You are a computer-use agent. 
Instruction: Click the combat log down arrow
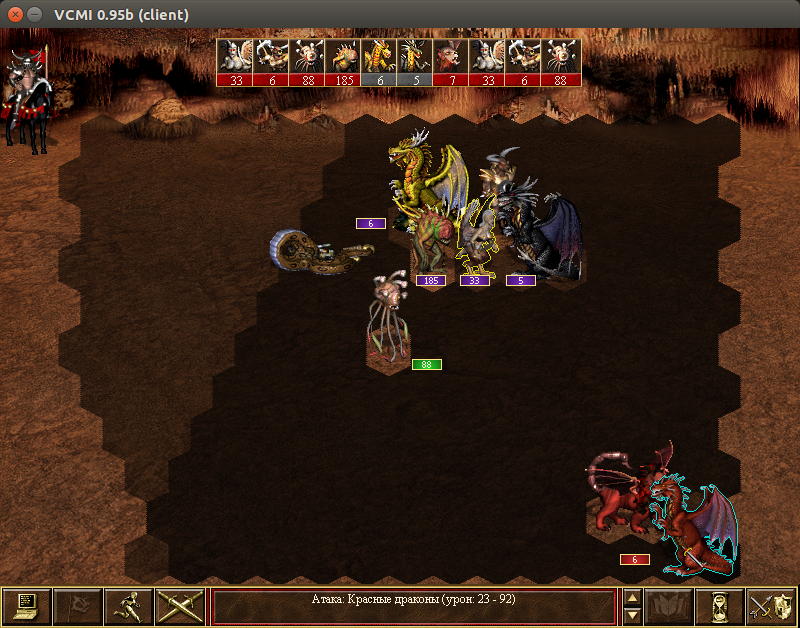click(x=632, y=615)
